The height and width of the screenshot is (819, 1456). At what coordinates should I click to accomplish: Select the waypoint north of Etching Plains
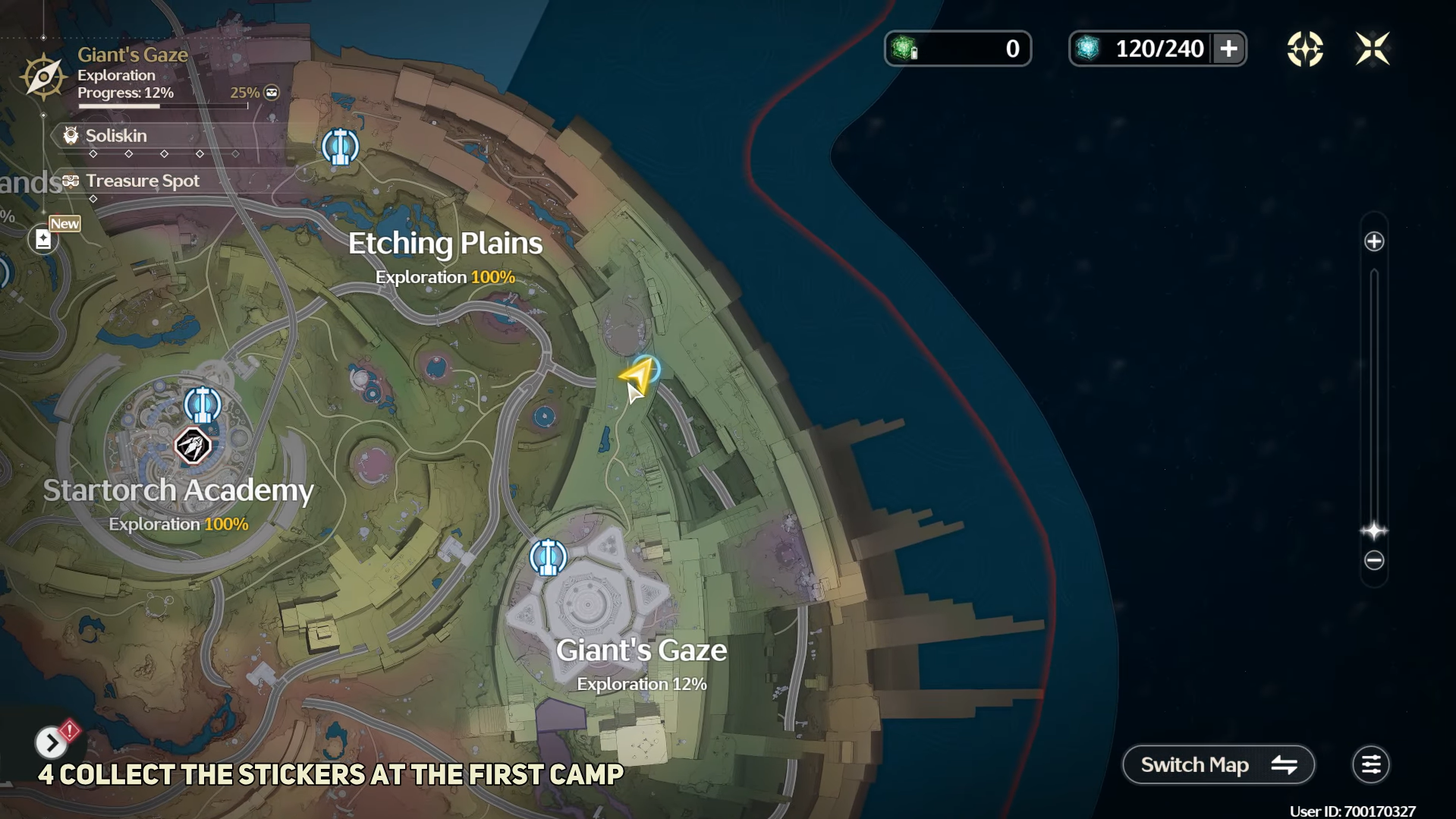point(340,146)
